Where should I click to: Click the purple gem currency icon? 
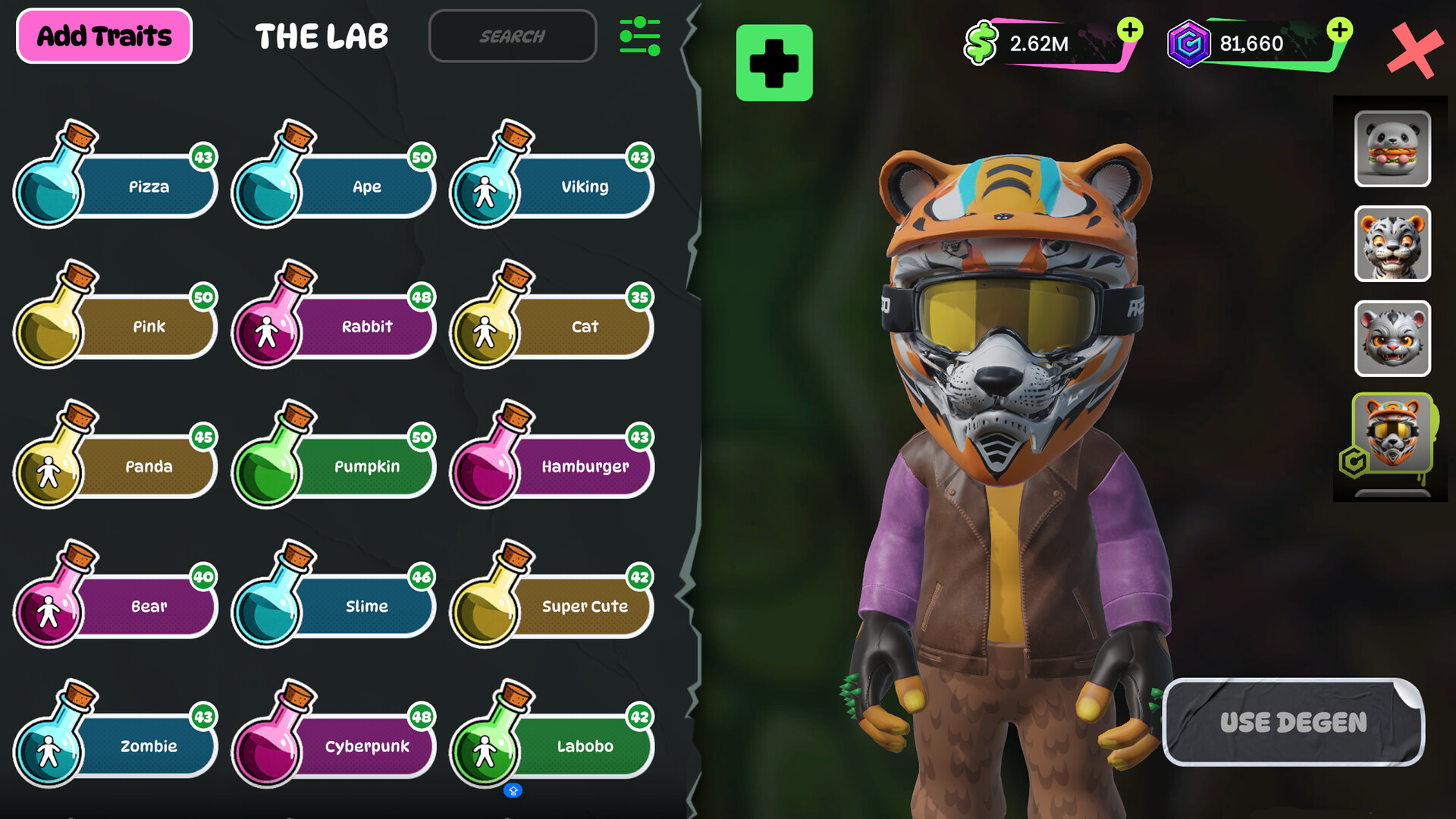[x=1190, y=43]
